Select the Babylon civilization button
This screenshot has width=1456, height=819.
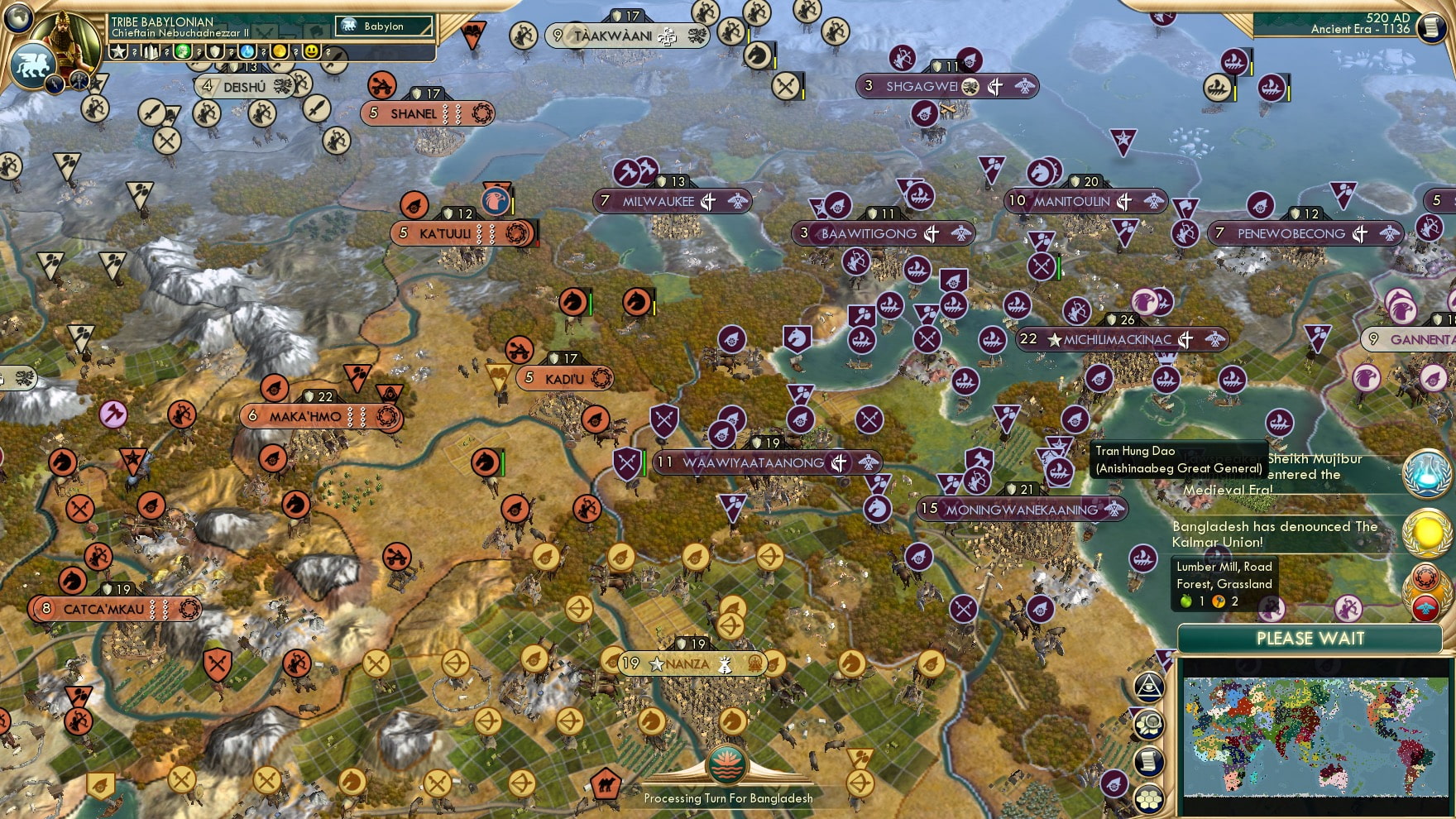(384, 26)
